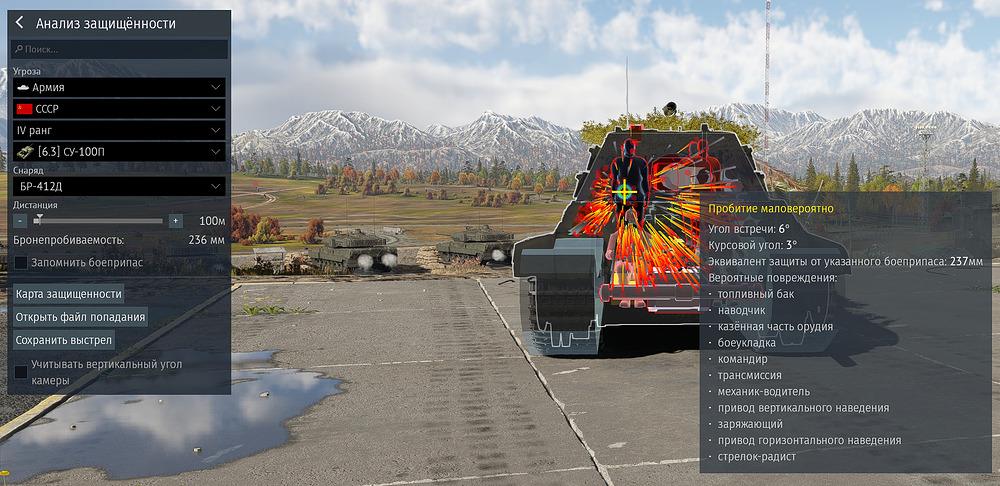Decrease distance with the minus button

point(19,220)
